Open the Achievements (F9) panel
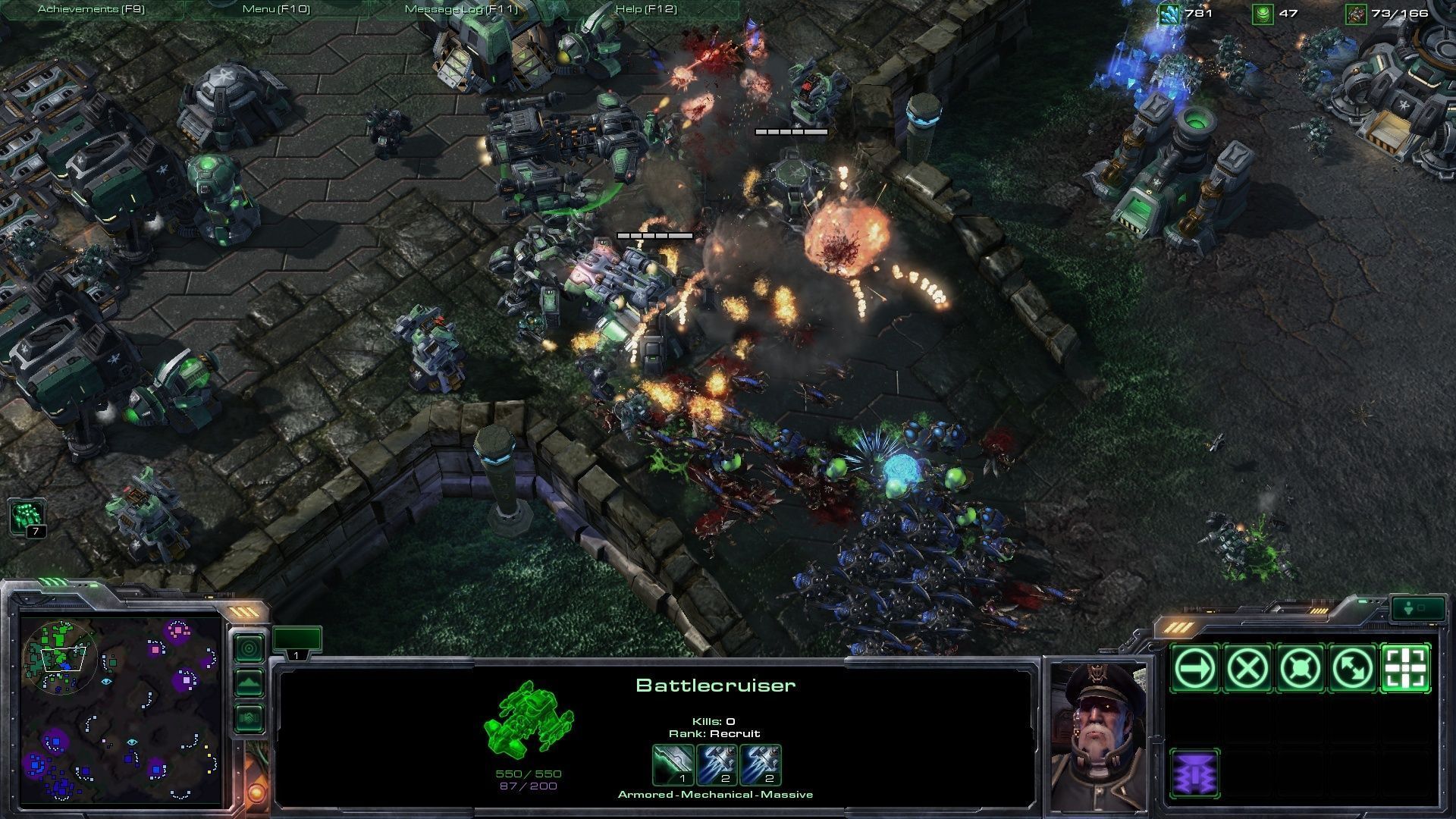Screen dimensions: 1456x819 (91, 9)
